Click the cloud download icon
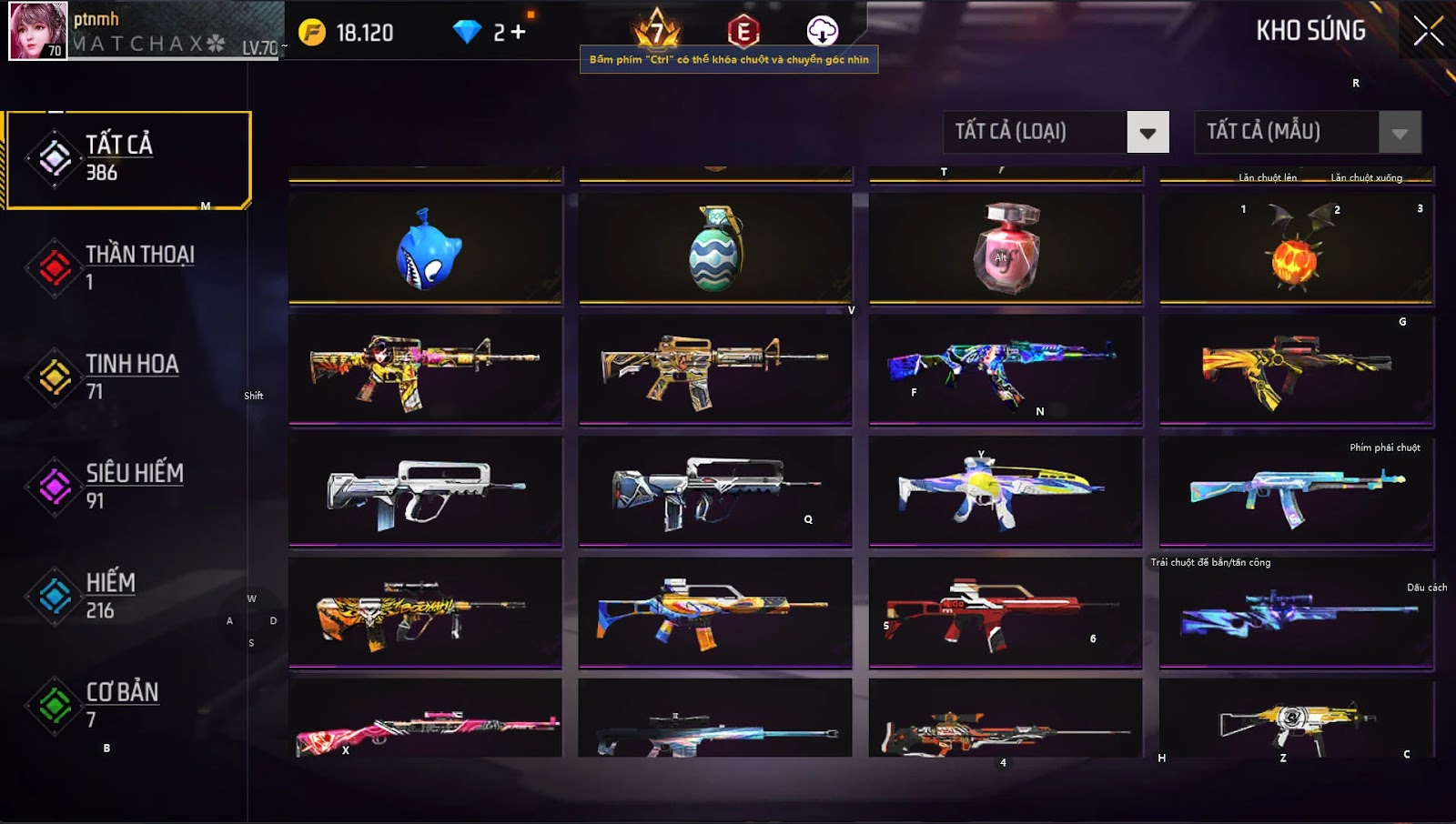 (x=823, y=31)
